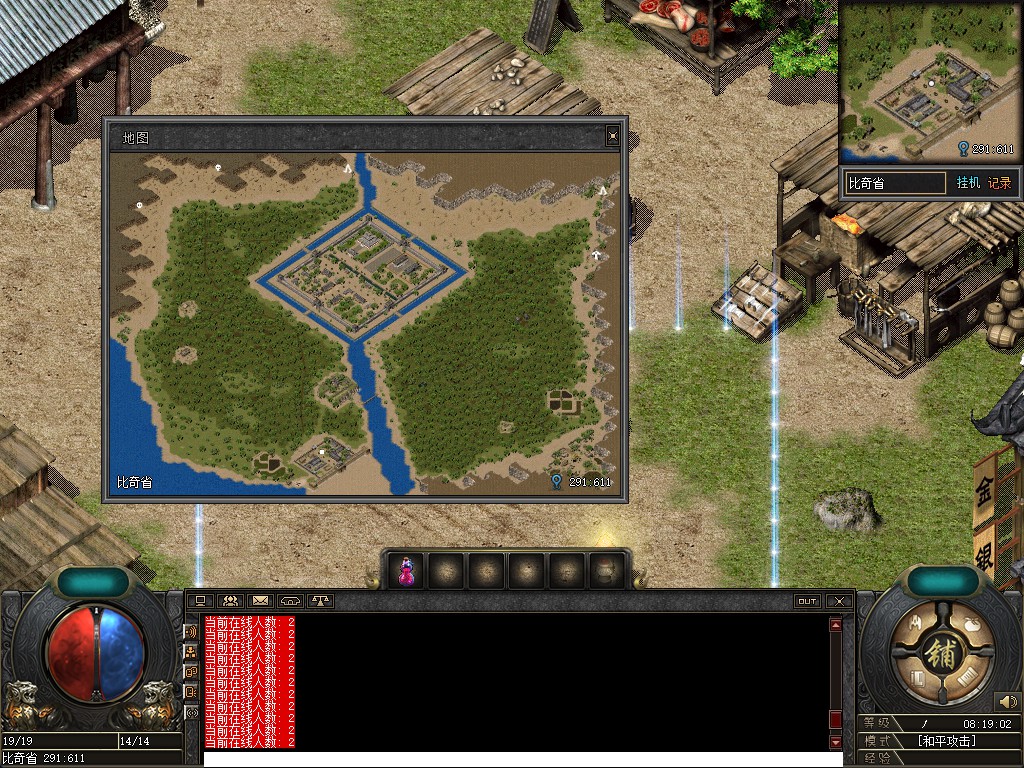The image size is (1024, 768).
Task: Open the group members icon
Action: pyautogui.click(x=230, y=601)
